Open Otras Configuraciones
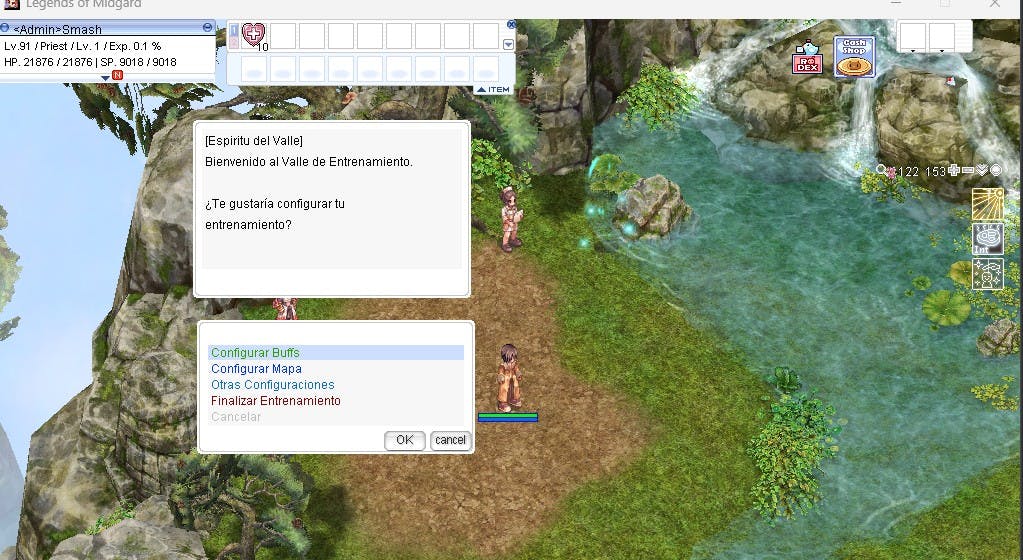Viewport: 1023px width, 560px height. click(x=272, y=385)
